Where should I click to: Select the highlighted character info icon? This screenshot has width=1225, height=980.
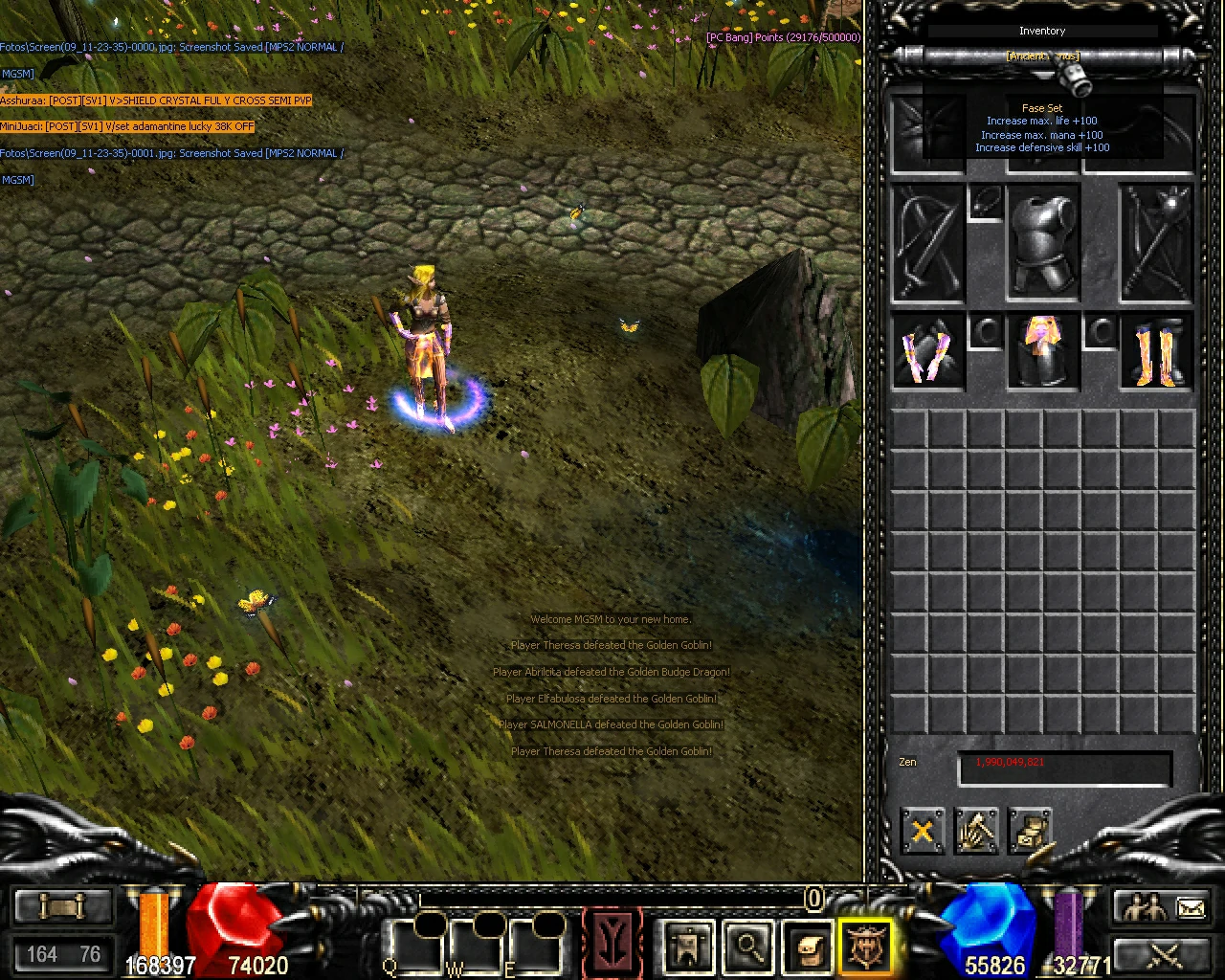pyautogui.click(x=865, y=943)
